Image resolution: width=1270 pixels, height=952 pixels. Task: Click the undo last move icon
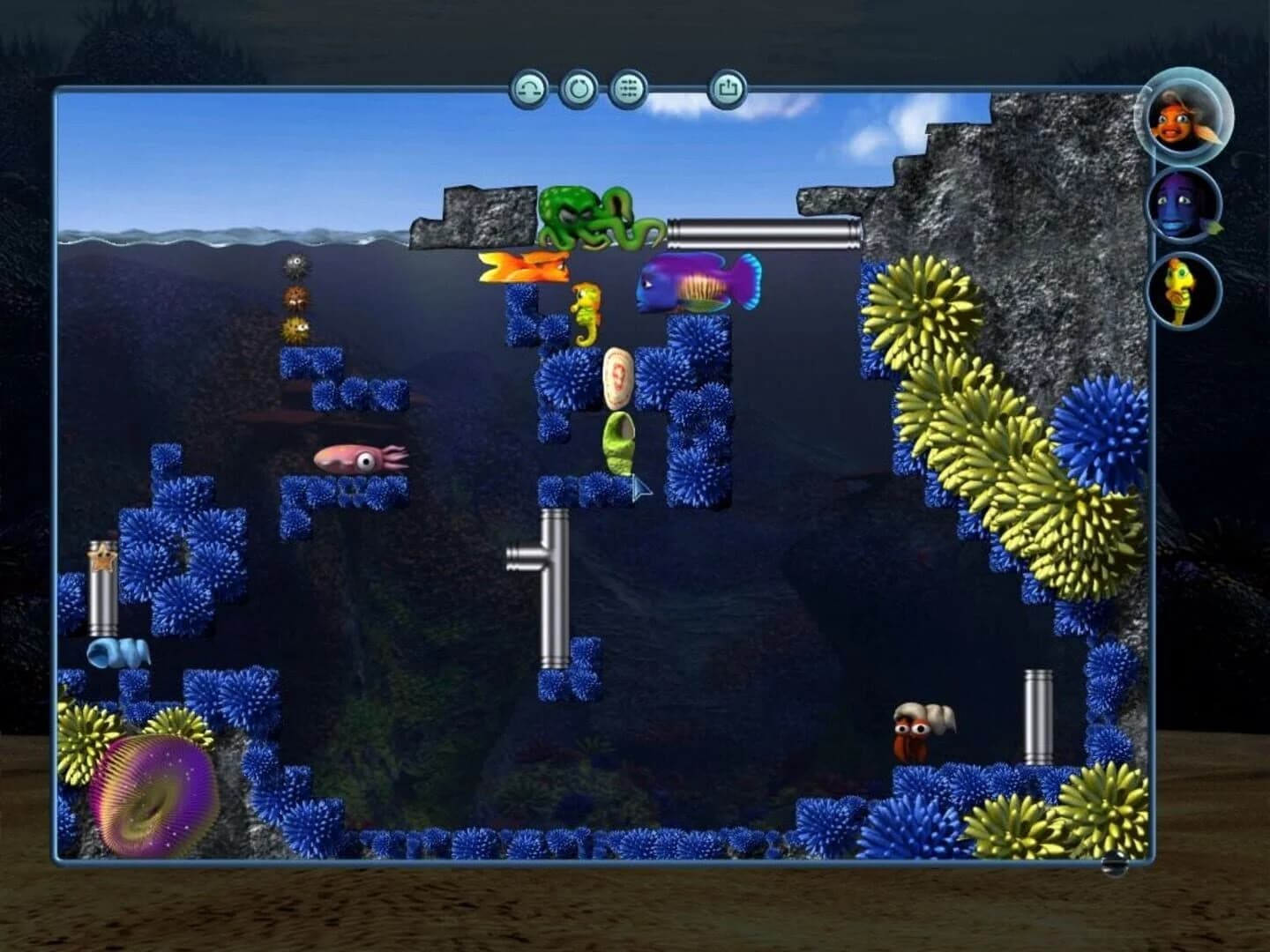coord(529,88)
